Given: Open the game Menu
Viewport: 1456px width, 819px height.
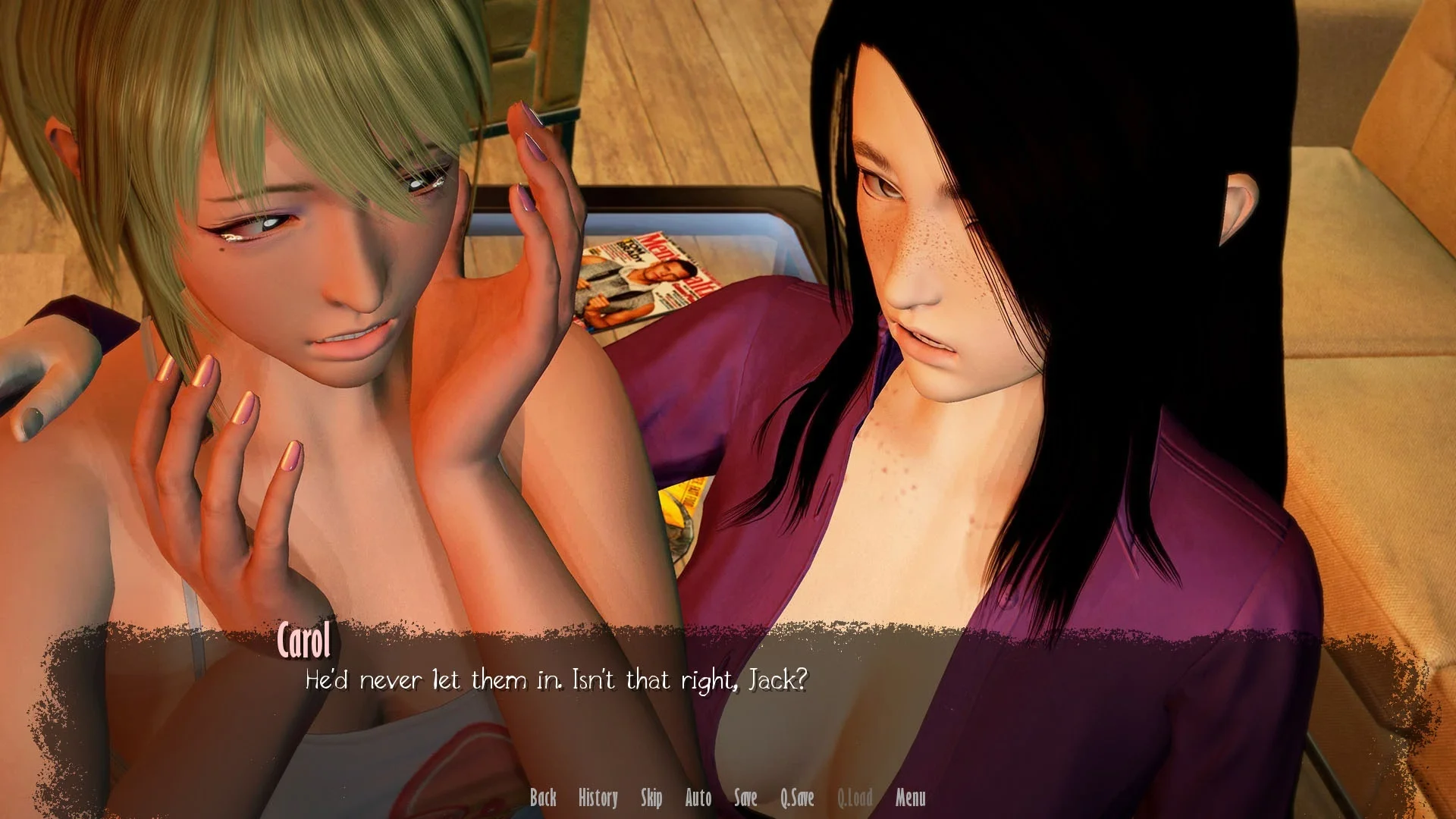Looking at the screenshot, I should (x=910, y=797).
